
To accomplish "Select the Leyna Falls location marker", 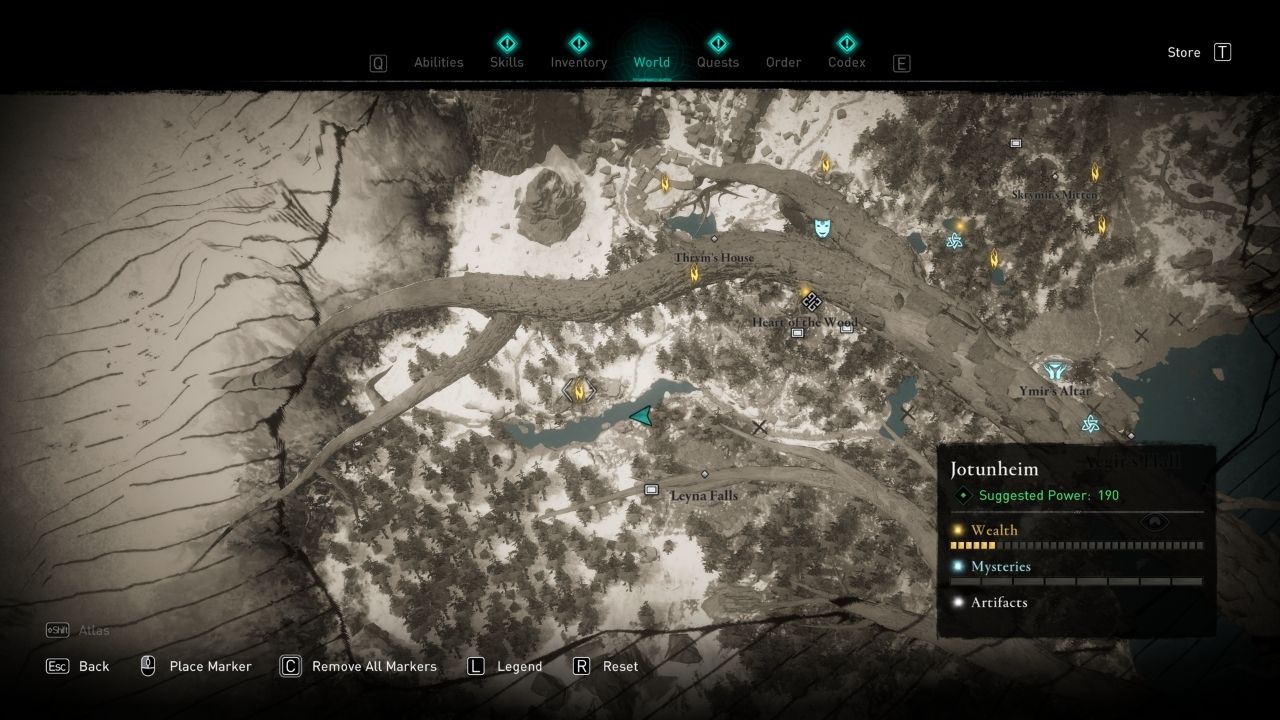I will (x=652, y=490).
